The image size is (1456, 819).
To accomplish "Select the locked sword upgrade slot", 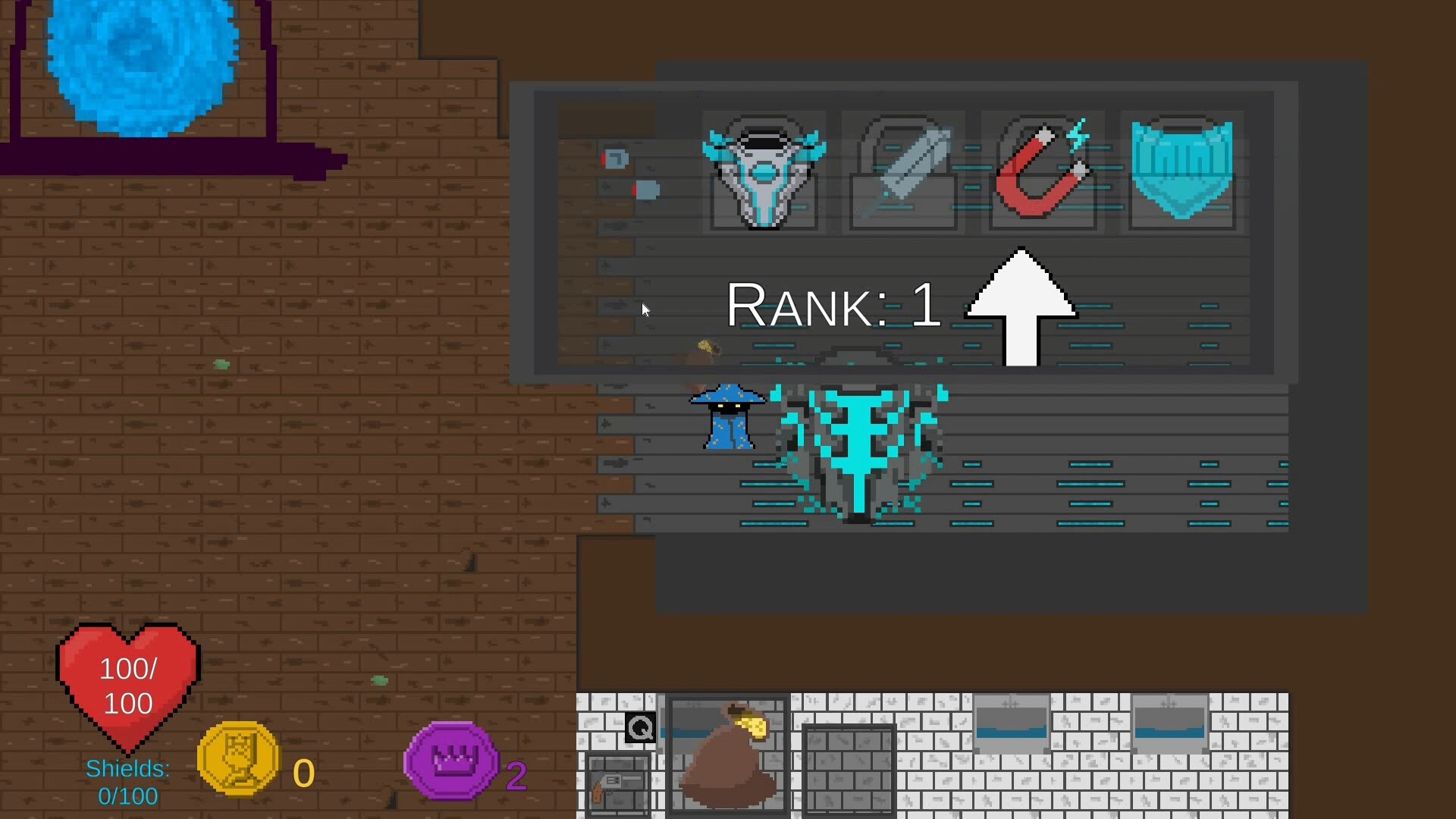I will 902,172.
